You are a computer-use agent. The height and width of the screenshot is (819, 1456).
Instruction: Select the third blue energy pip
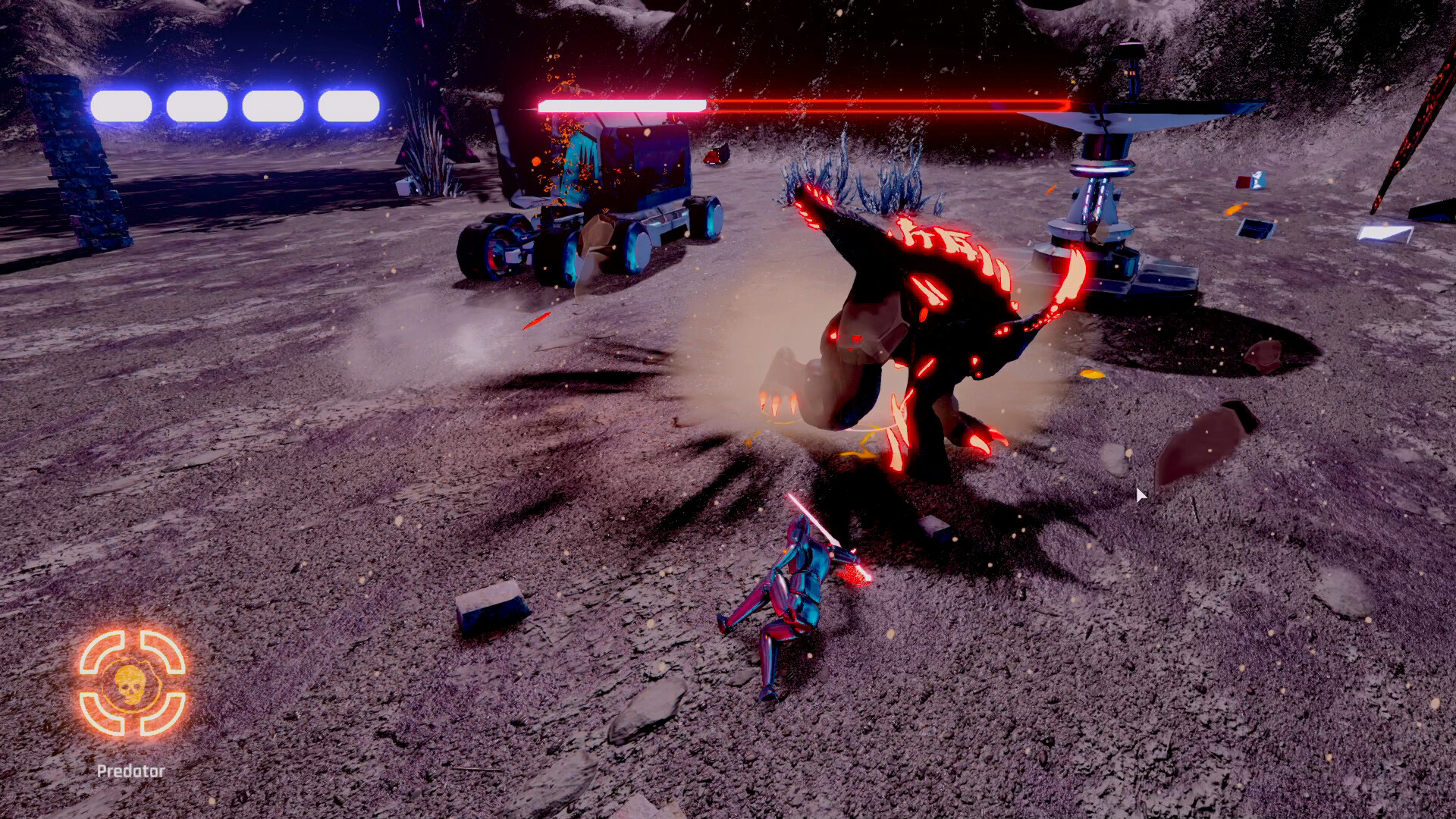[x=273, y=105]
